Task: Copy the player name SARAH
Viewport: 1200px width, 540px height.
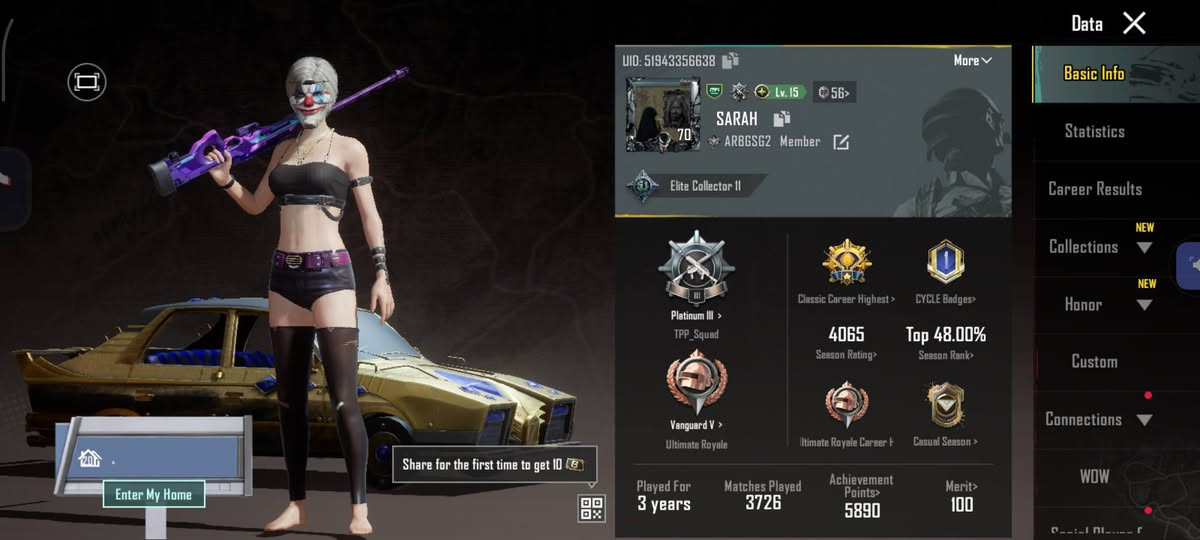Action: [x=782, y=119]
